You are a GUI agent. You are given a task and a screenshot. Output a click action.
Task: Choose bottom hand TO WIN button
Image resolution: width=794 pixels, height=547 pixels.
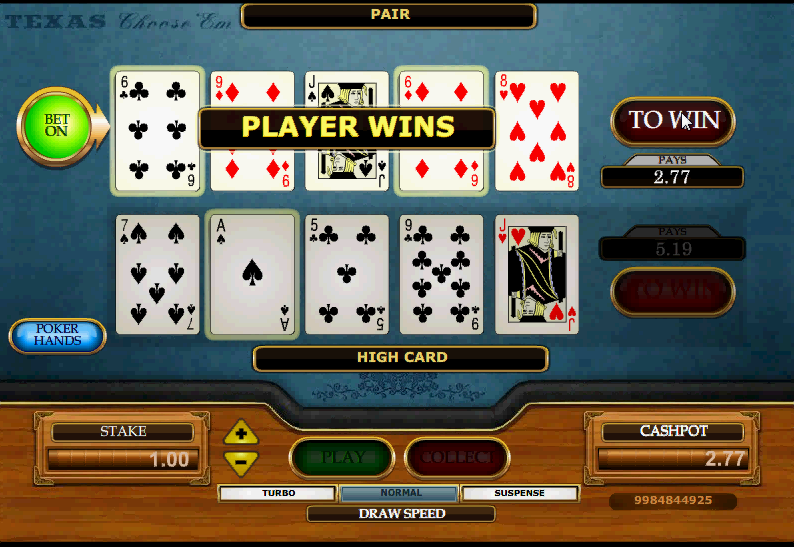673,291
